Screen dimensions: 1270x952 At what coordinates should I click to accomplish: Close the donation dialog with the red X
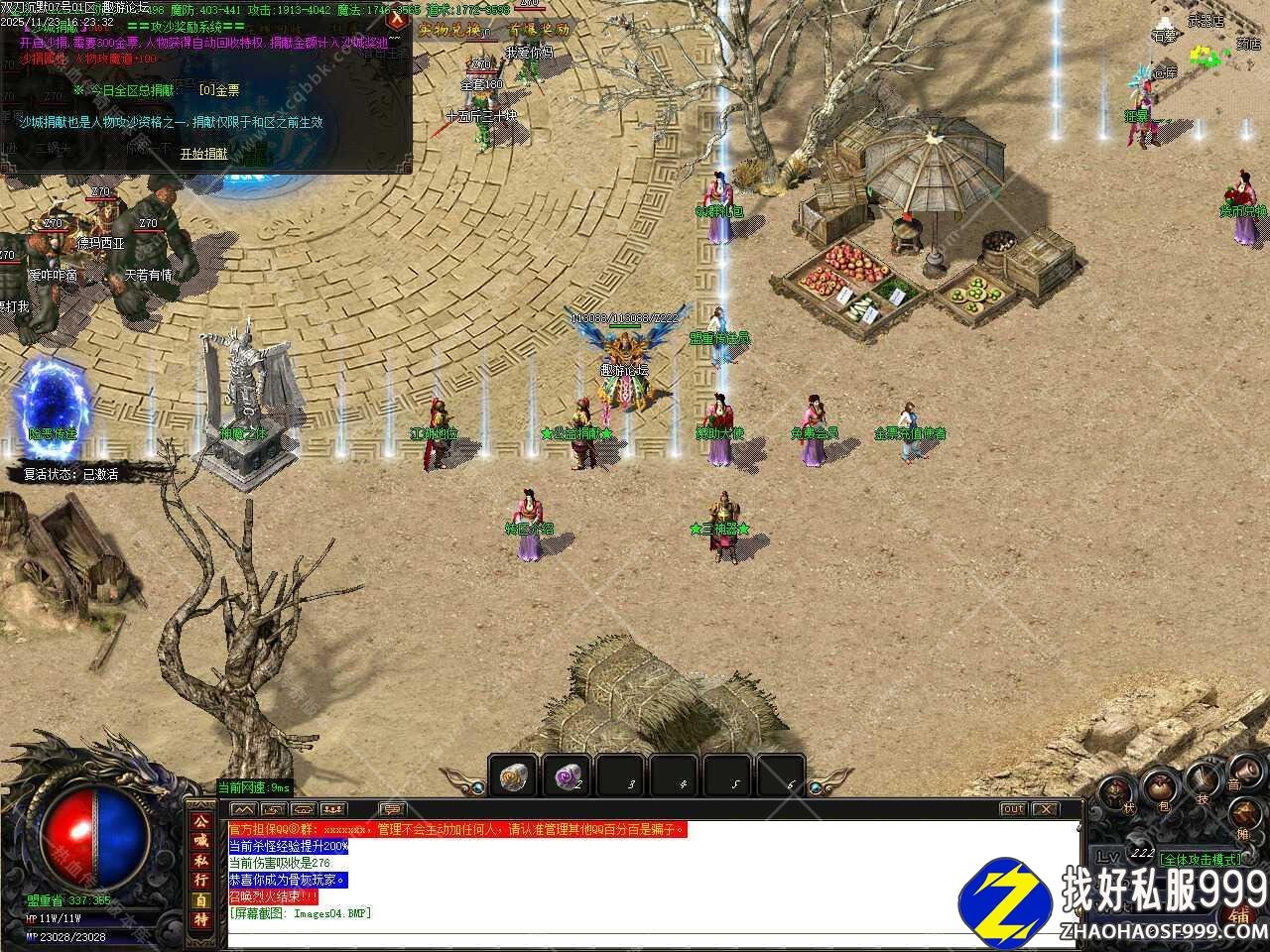tap(399, 20)
